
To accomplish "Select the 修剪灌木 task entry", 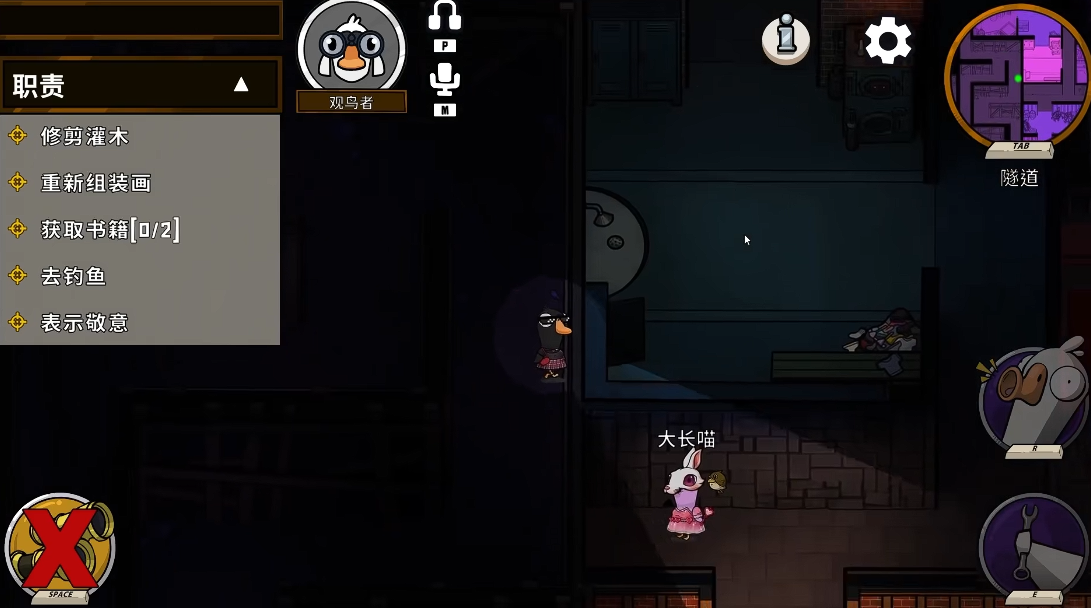I will coord(85,136).
